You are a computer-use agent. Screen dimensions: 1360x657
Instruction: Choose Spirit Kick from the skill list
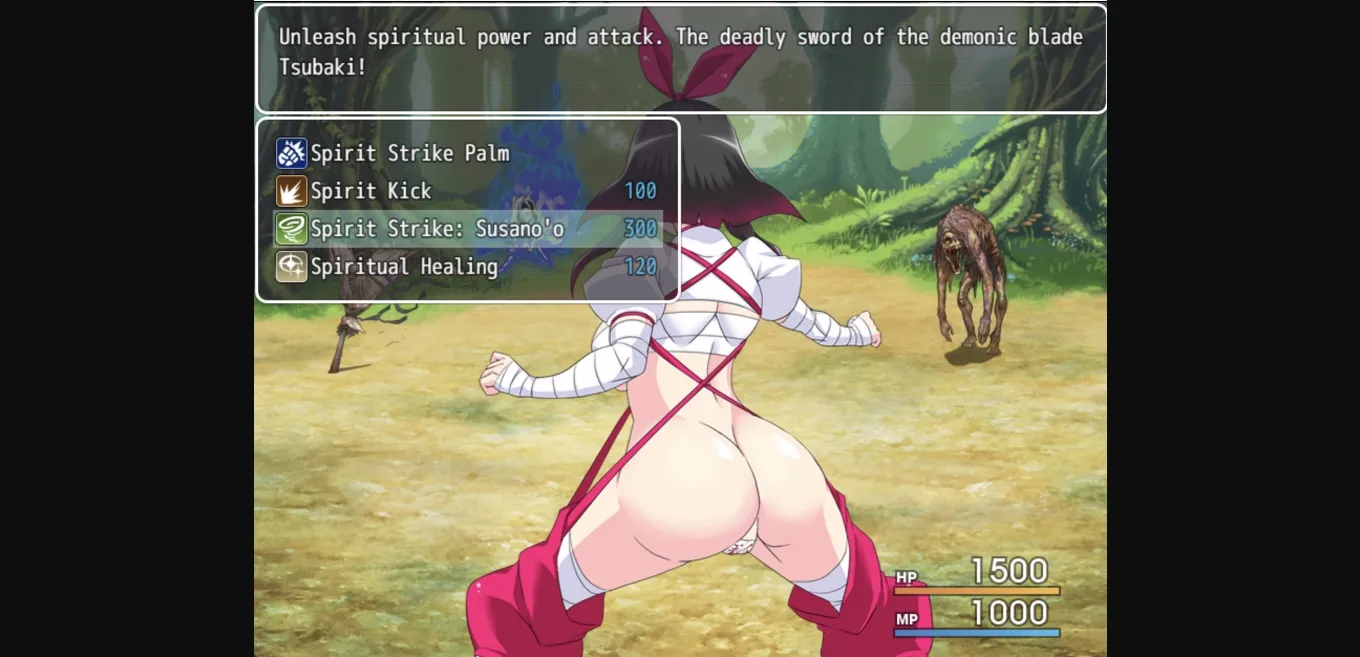coord(371,191)
